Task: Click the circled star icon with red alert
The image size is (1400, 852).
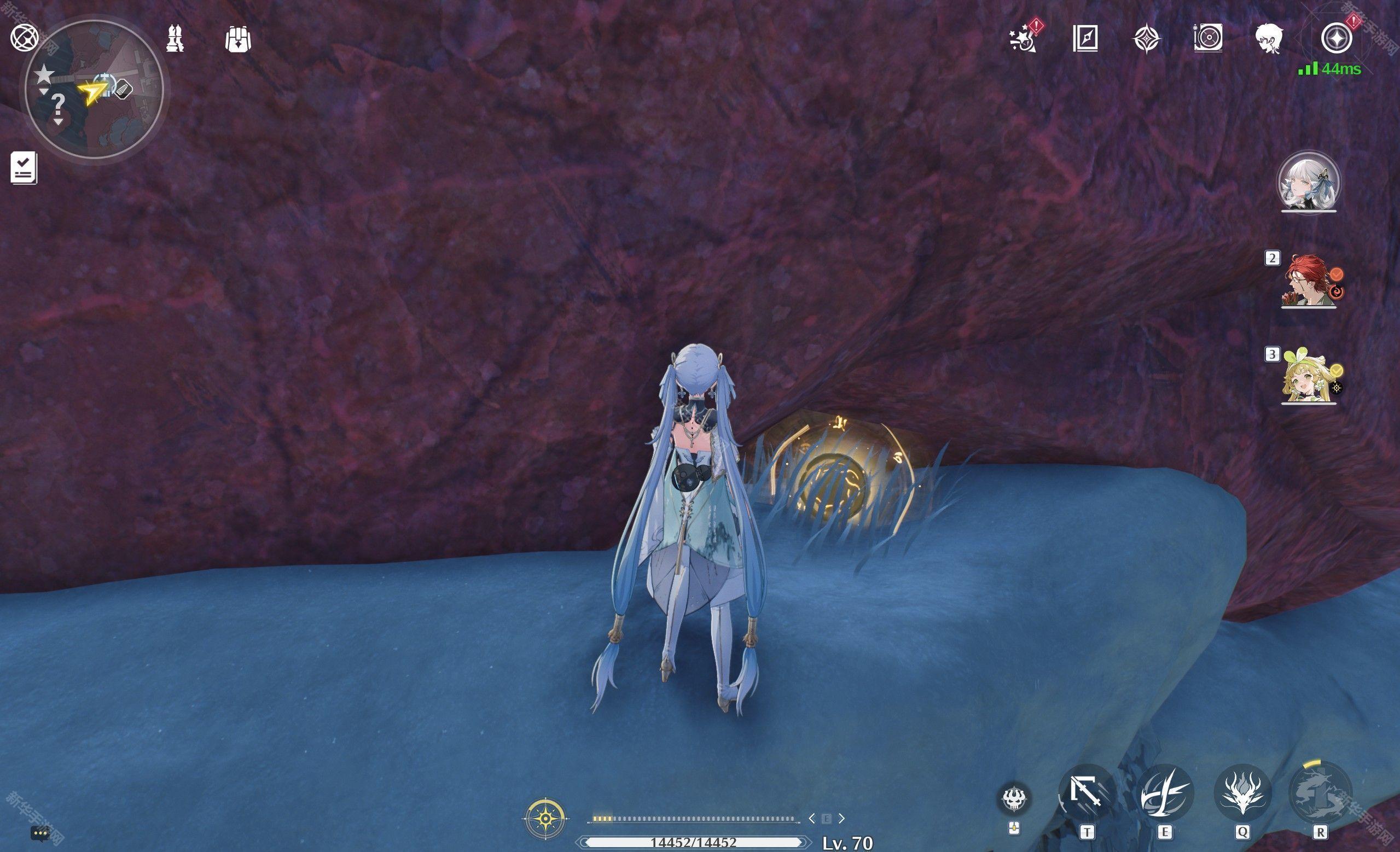Action: (1337, 39)
